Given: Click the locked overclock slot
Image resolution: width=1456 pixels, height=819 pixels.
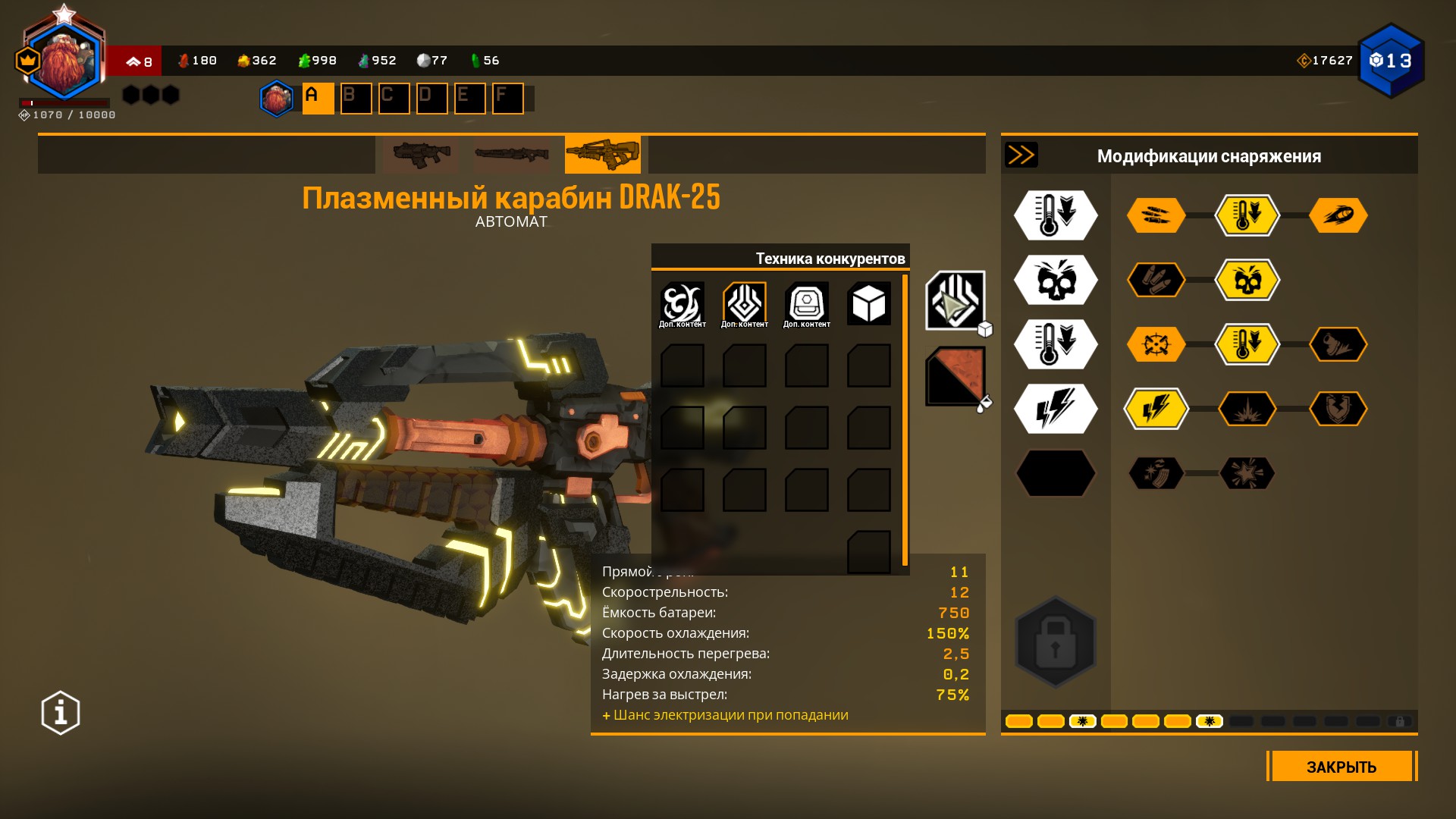Looking at the screenshot, I should click(x=1056, y=642).
